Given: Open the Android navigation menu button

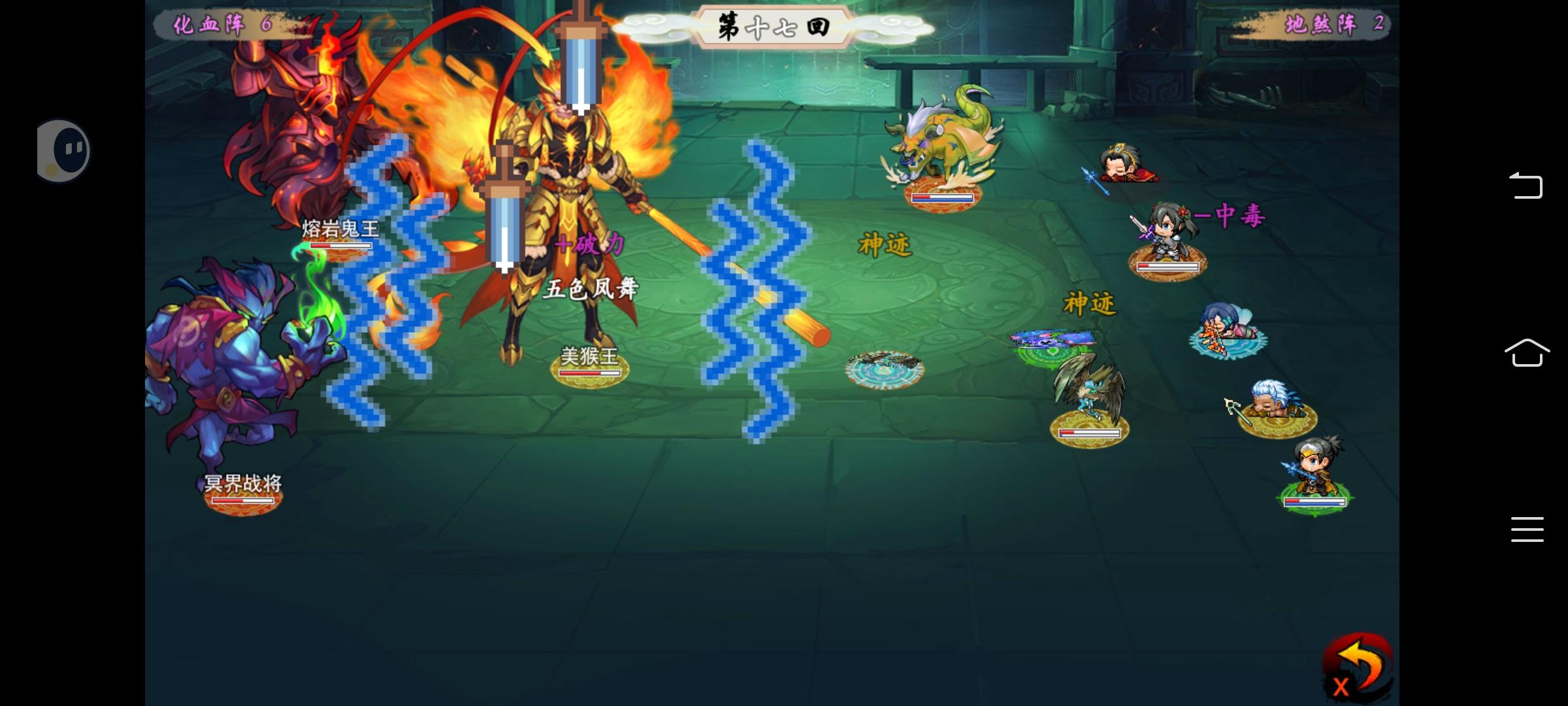Looking at the screenshot, I should pyautogui.click(x=1527, y=529).
